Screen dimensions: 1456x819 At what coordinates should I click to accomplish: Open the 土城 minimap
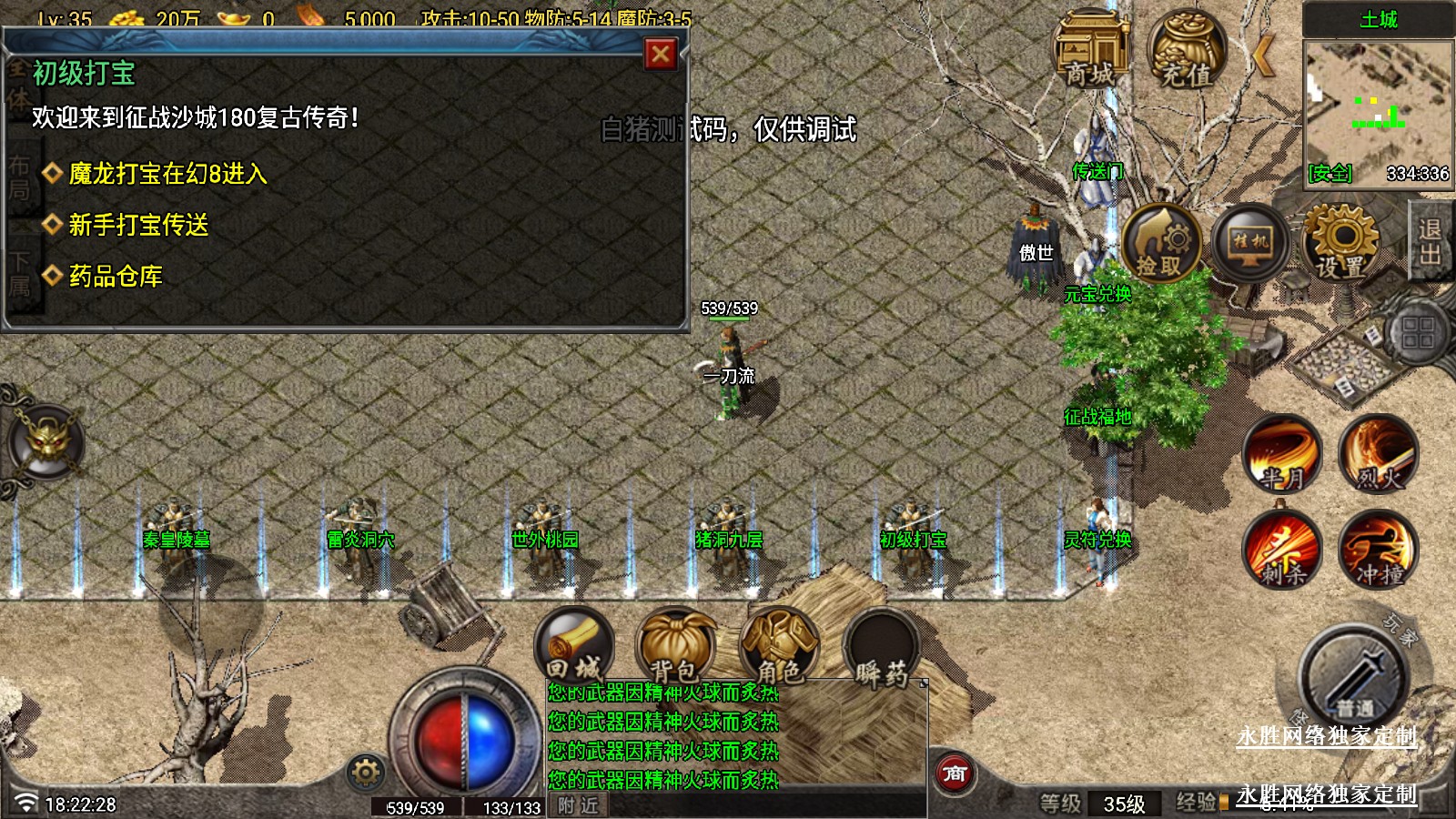pyautogui.click(x=1378, y=98)
